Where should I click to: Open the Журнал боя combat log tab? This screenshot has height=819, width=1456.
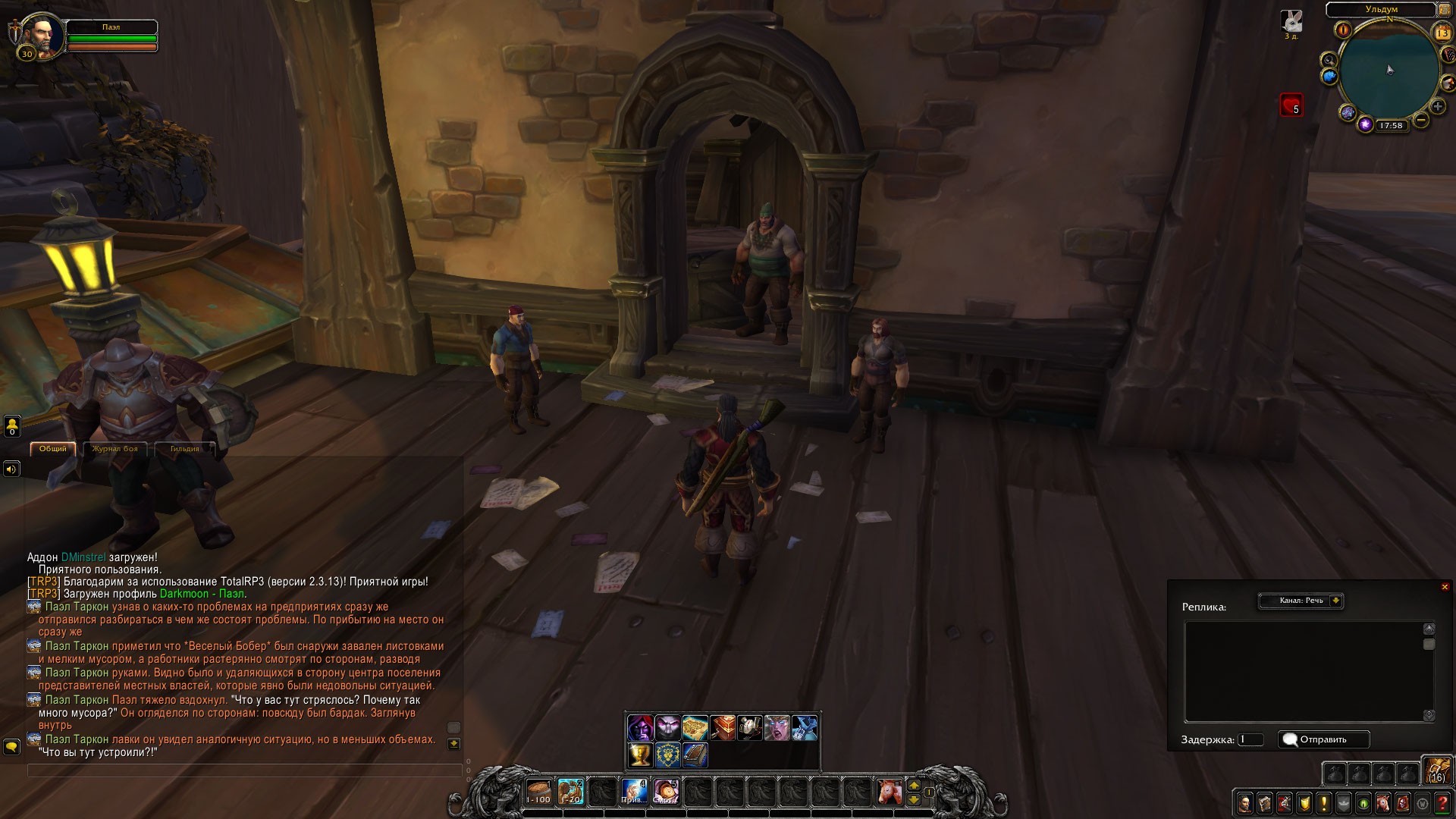coord(115,449)
